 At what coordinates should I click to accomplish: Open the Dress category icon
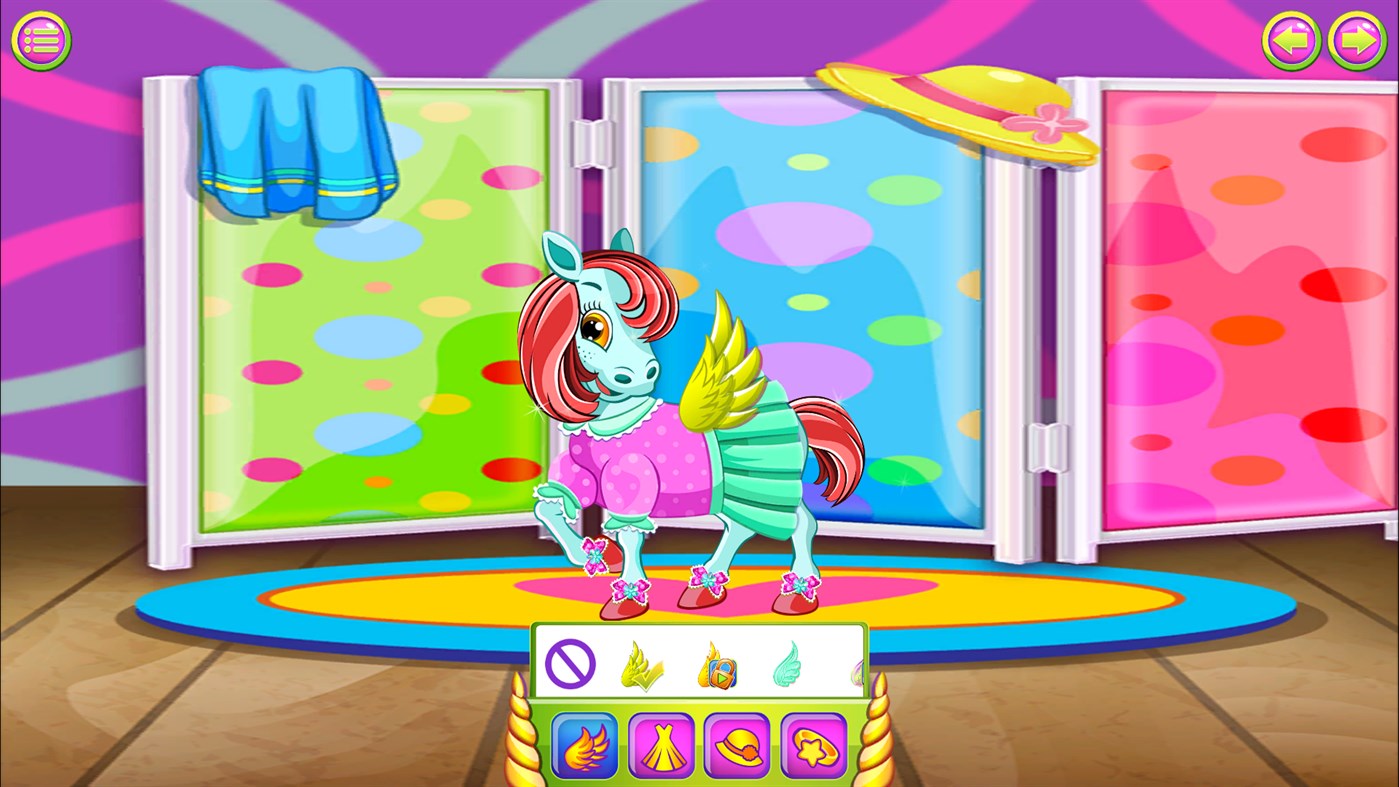pos(661,745)
